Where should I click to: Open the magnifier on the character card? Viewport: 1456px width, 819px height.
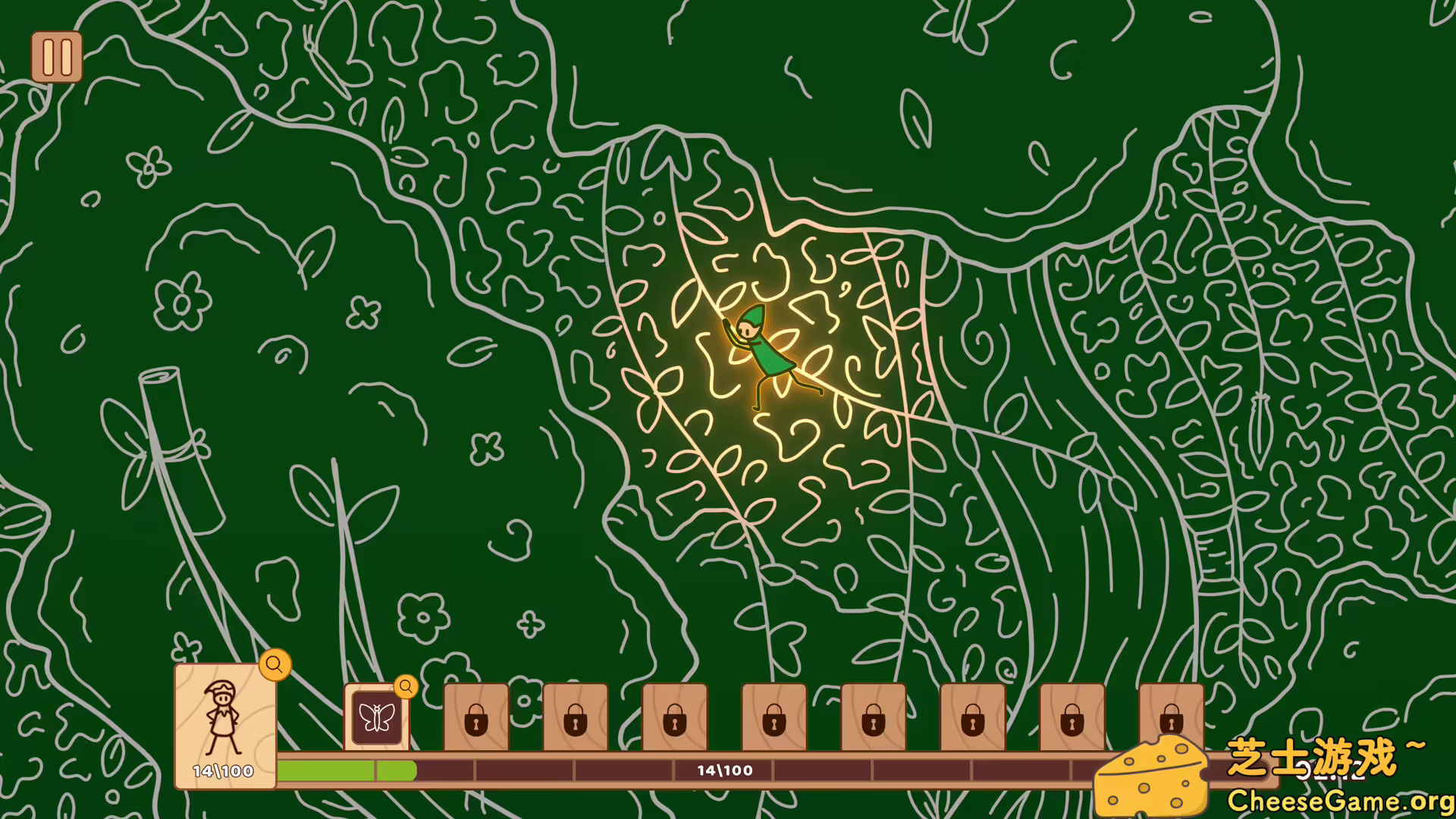275,665
